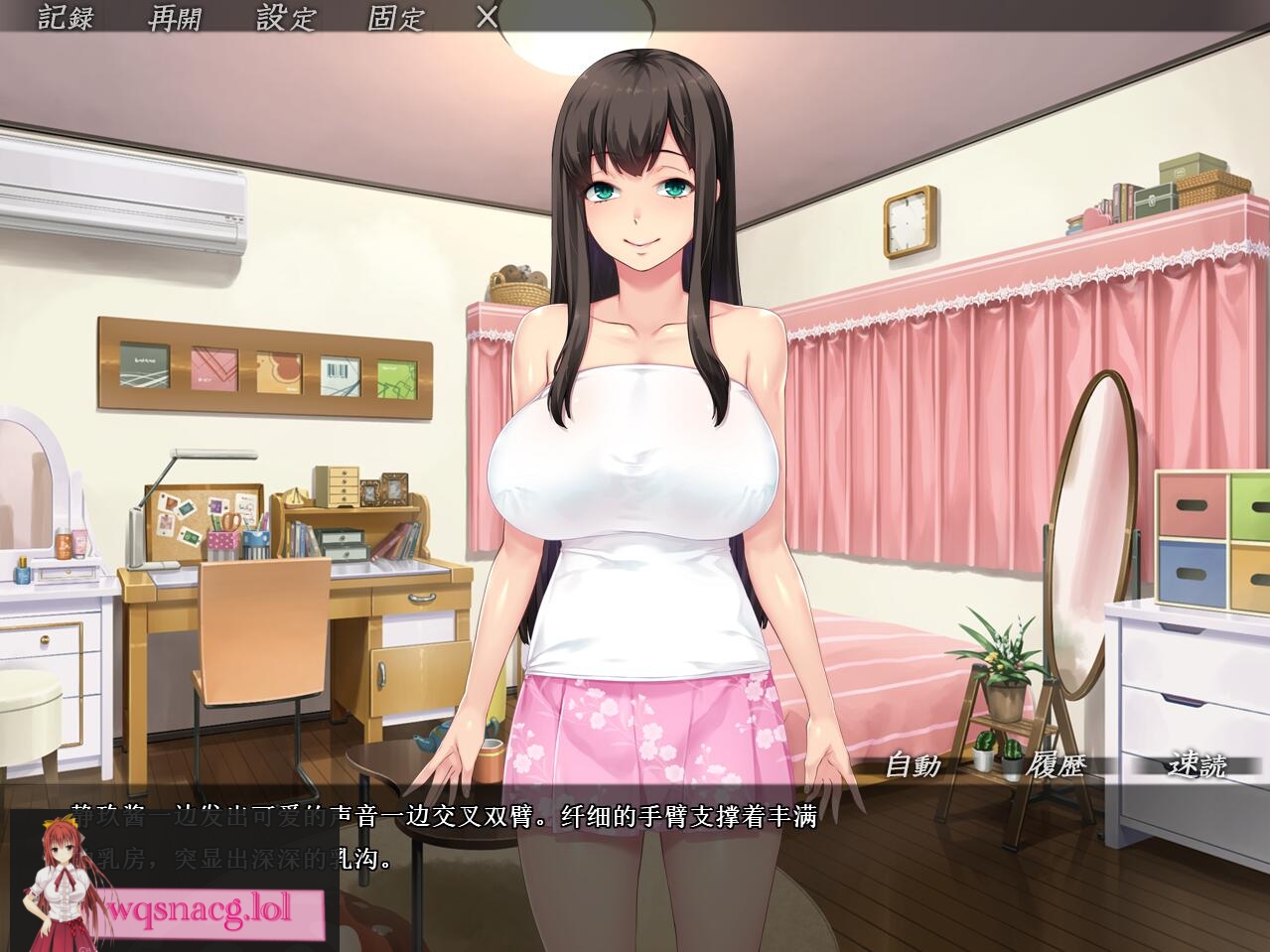Toggle the 固定 menu lock
Image resolution: width=1270 pixels, height=952 pixels.
pos(395,17)
